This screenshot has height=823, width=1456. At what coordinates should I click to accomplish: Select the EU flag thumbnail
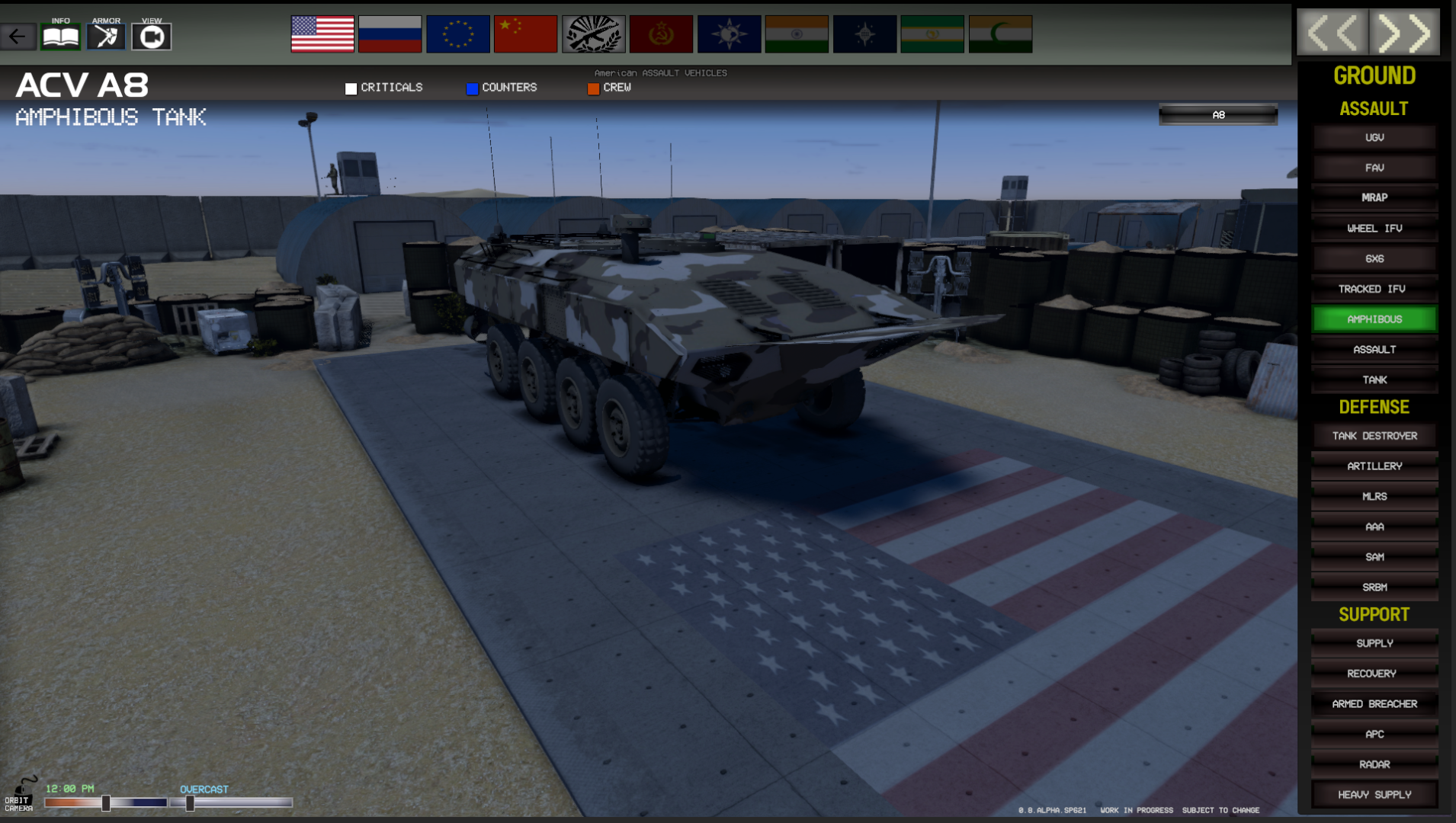(457, 34)
